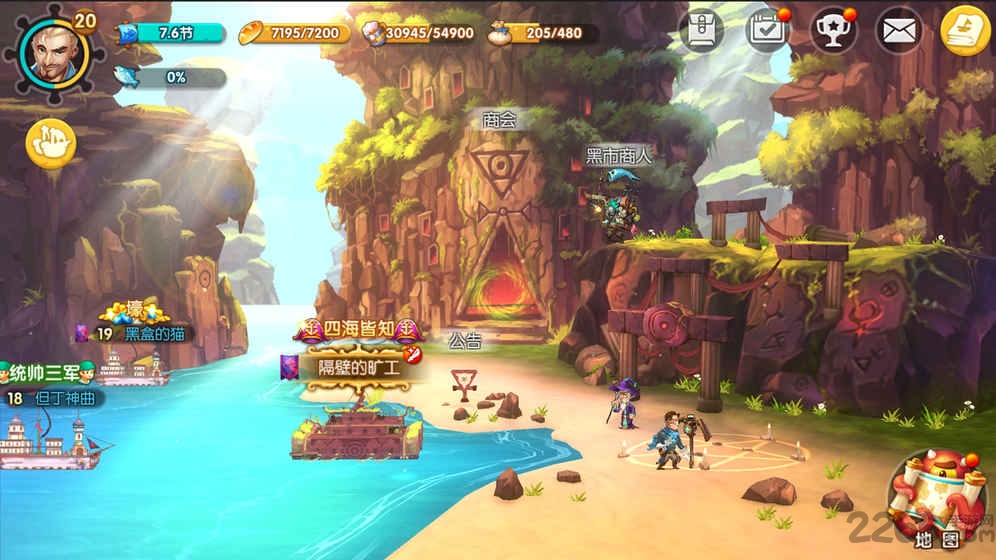Open the mail envelope inbox
996x560 pixels.
pyautogui.click(x=899, y=31)
